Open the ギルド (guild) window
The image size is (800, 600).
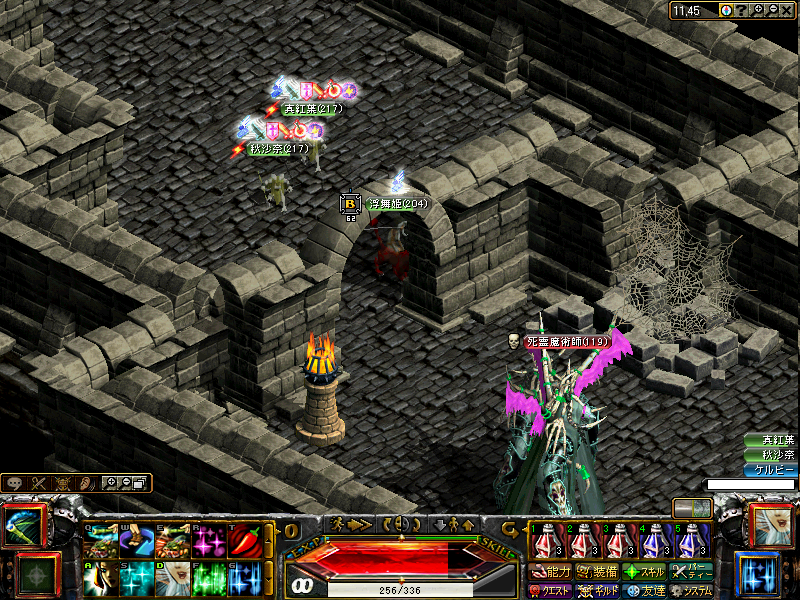coord(597,591)
